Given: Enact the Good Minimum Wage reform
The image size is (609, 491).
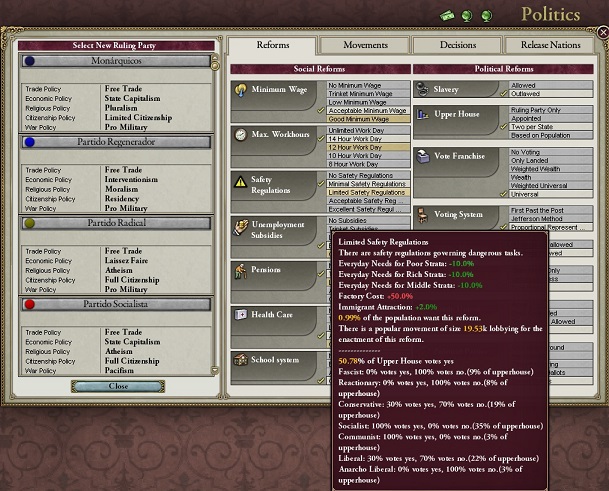Looking at the screenshot, I should pos(366,118).
